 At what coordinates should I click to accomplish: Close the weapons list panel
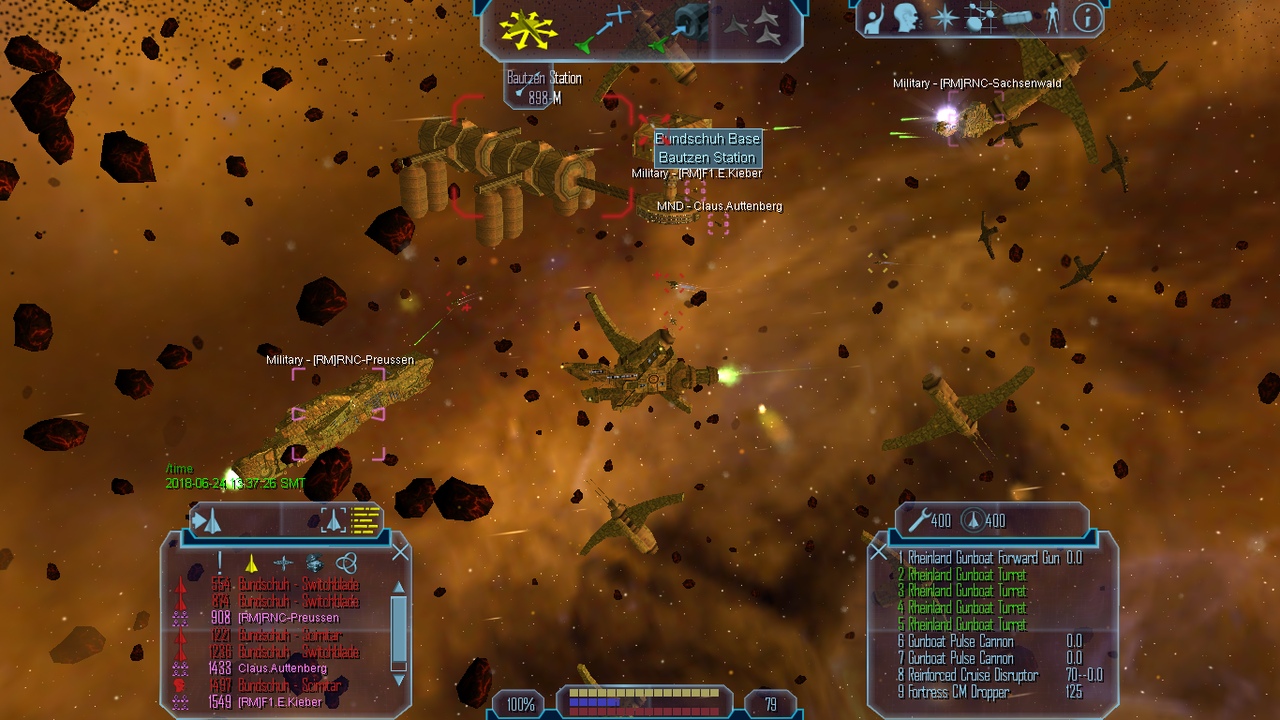click(x=878, y=552)
